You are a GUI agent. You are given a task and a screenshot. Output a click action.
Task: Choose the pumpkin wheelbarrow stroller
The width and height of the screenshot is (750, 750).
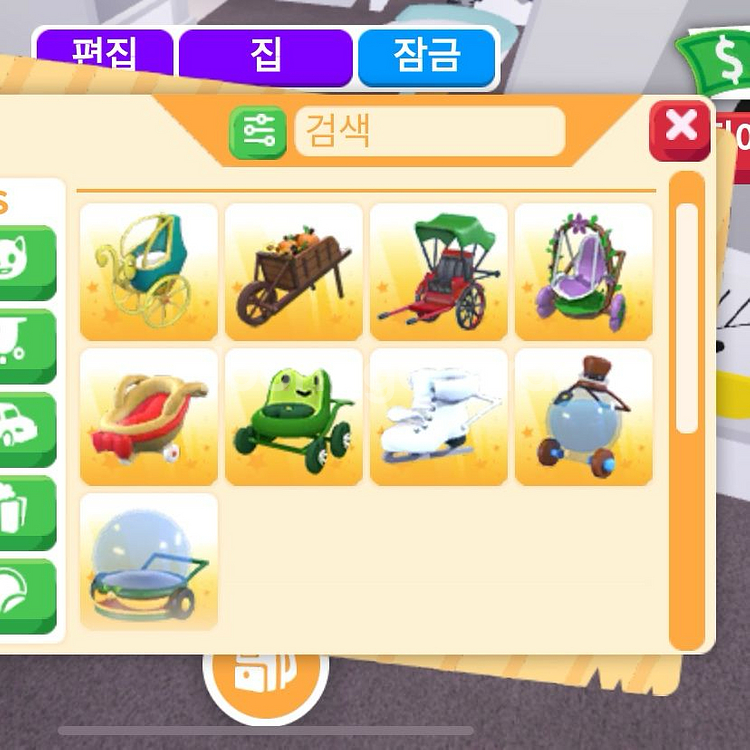click(x=294, y=272)
